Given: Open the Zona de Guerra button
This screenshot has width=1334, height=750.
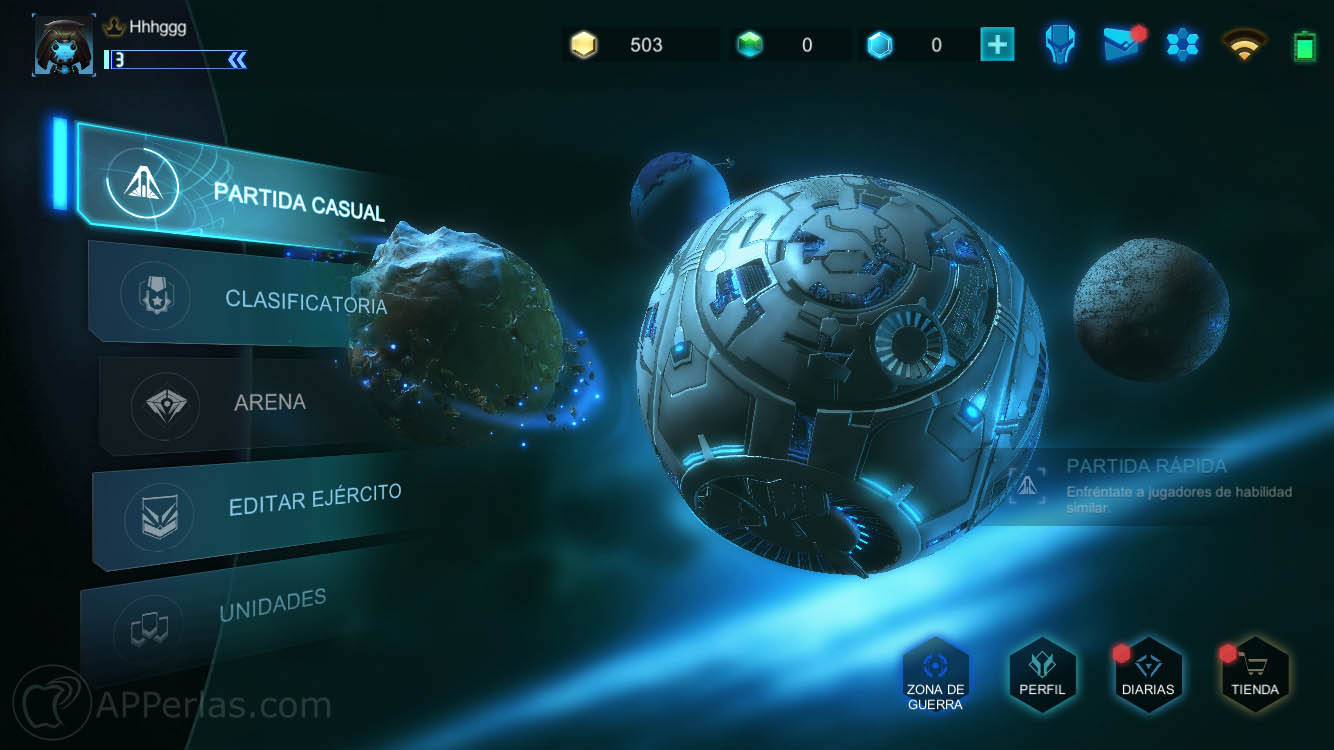Looking at the screenshot, I should pos(935,675).
